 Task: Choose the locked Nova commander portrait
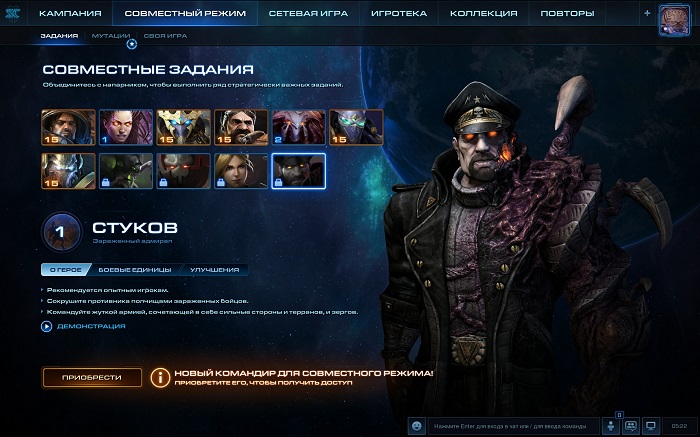[x=241, y=170]
